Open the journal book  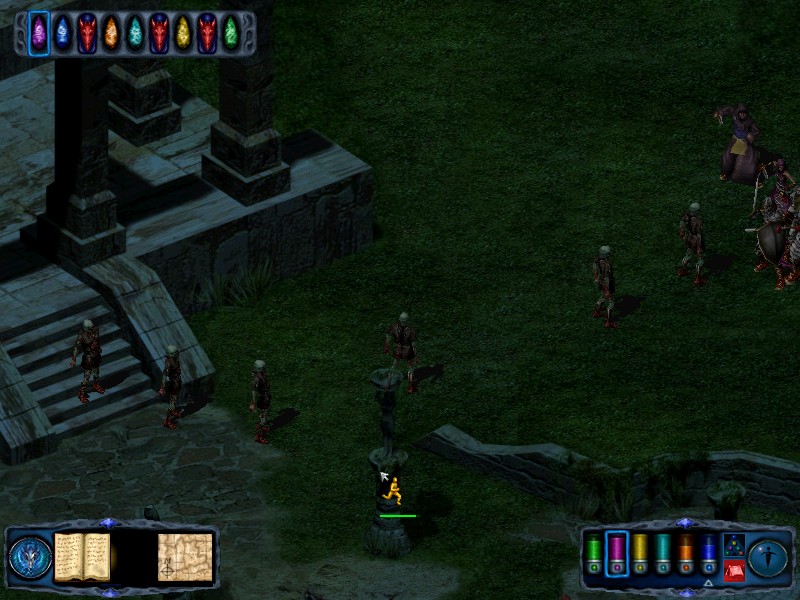click(81, 557)
